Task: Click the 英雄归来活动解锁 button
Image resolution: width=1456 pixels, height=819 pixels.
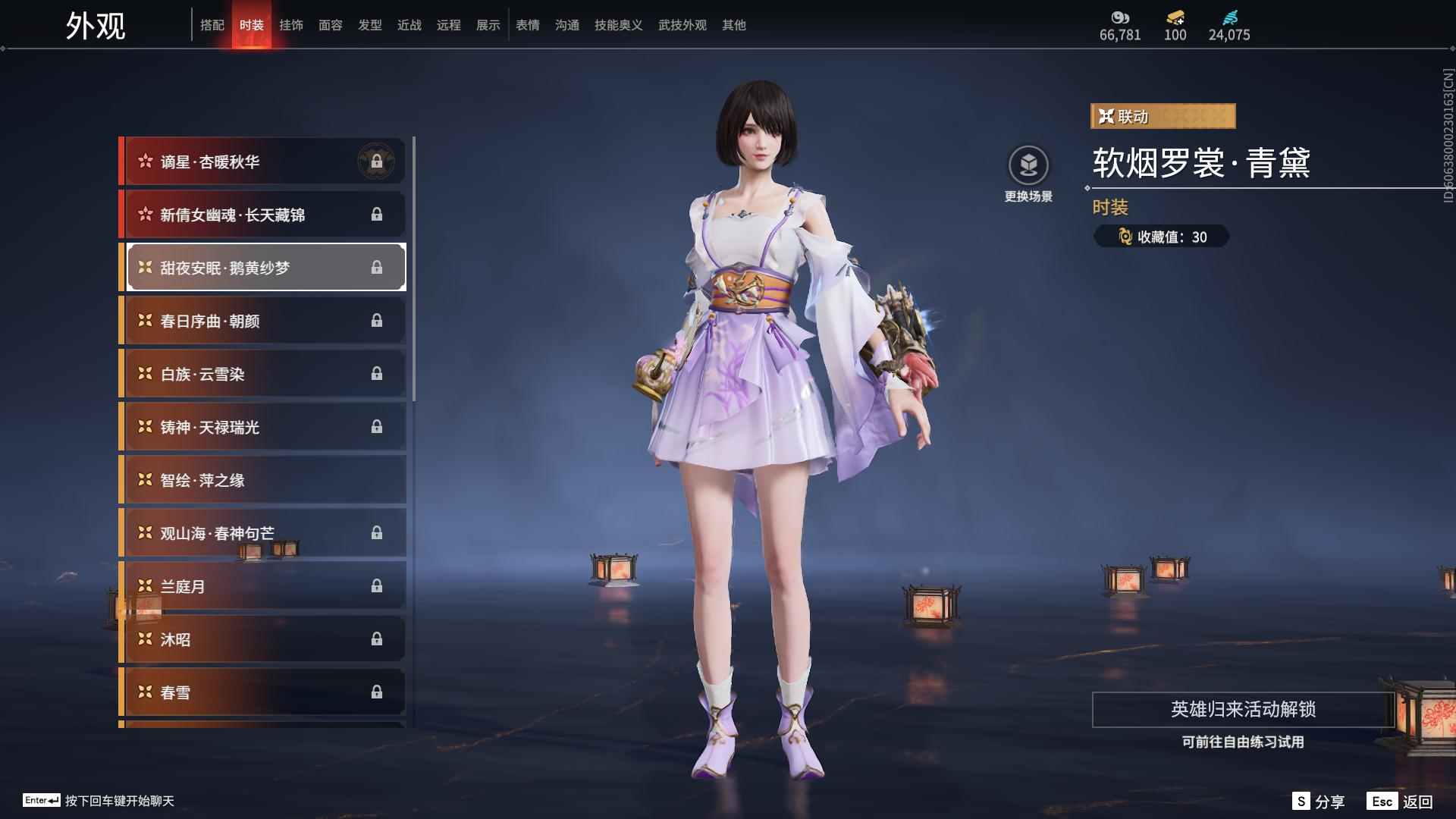Action: (1243, 710)
